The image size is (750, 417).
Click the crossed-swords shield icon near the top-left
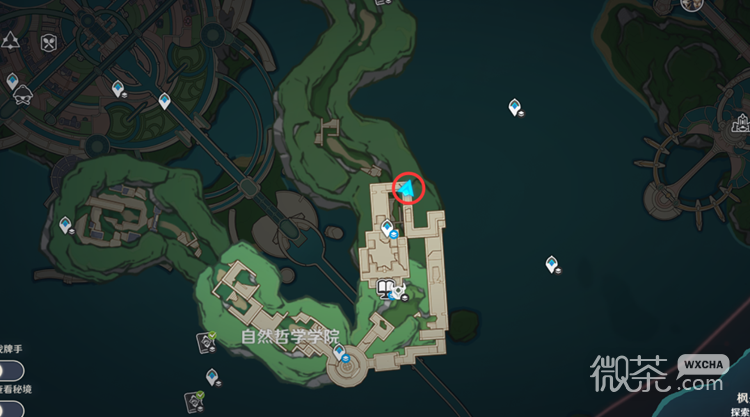coord(48,44)
